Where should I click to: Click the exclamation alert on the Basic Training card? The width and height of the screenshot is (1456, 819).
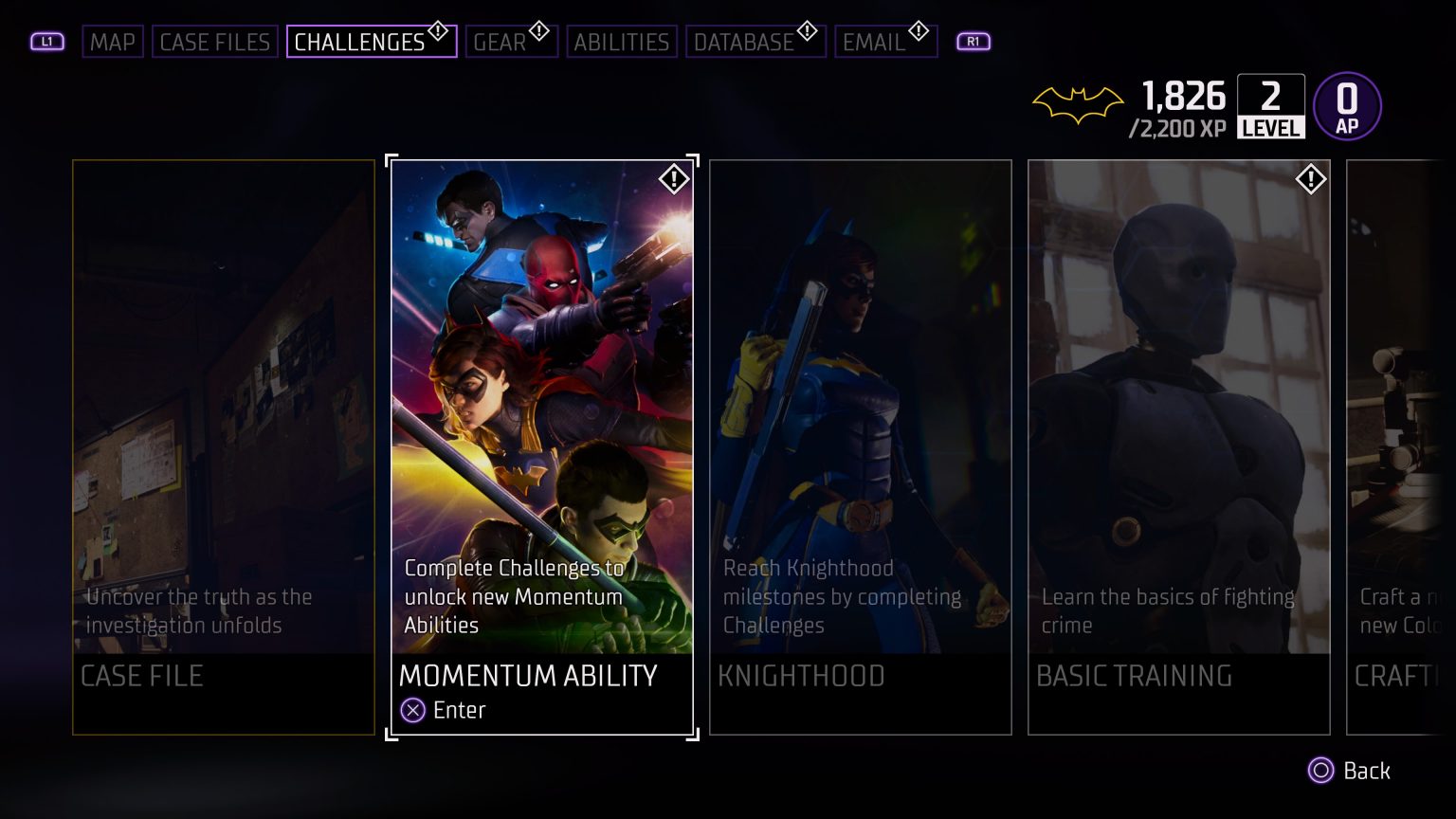click(x=1311, y=178)
